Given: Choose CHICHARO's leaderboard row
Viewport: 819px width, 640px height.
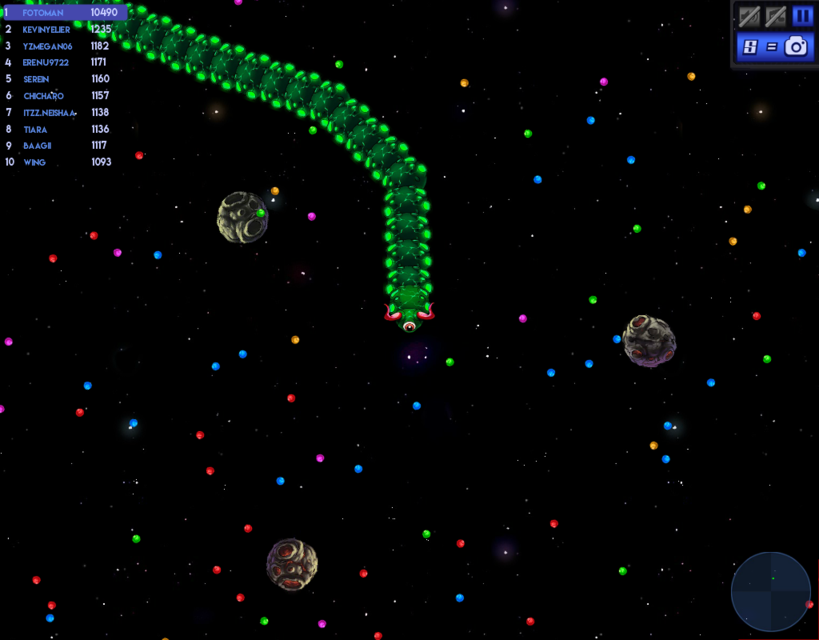Looking at the screenshot, I should pos(60,96).
